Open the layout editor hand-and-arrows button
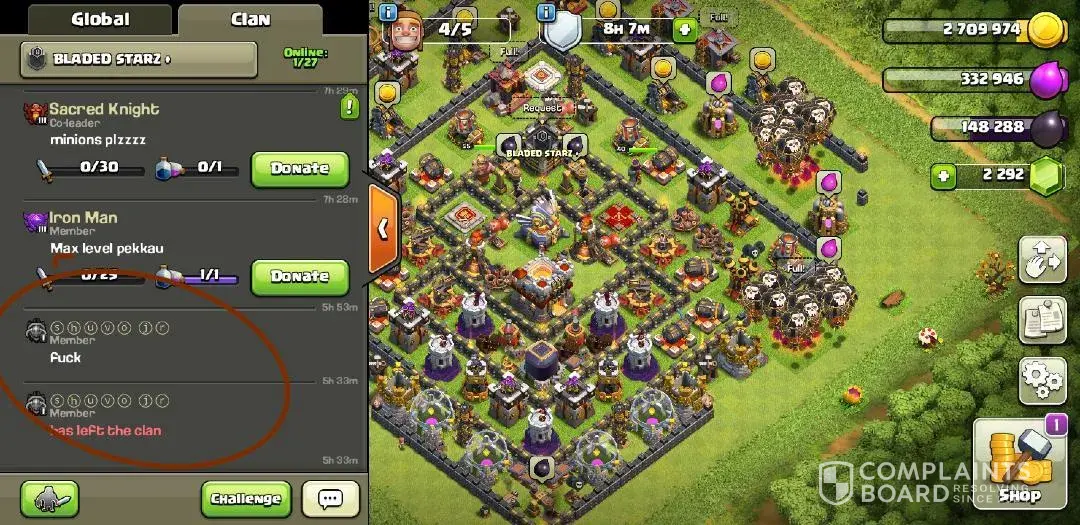 [x=1041, y=261]
